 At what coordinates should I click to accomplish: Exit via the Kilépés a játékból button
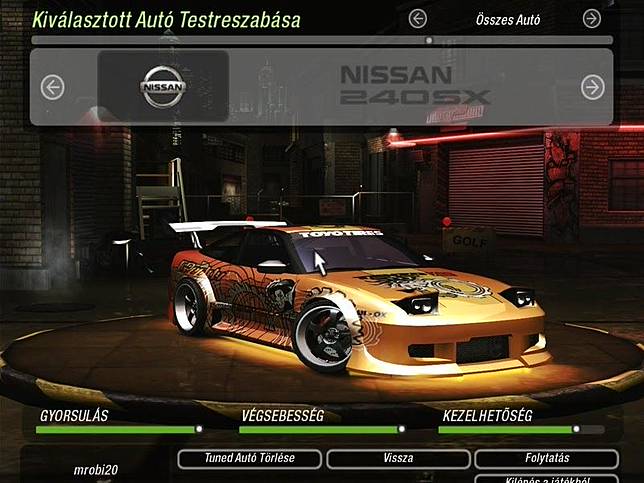[545, 479]
